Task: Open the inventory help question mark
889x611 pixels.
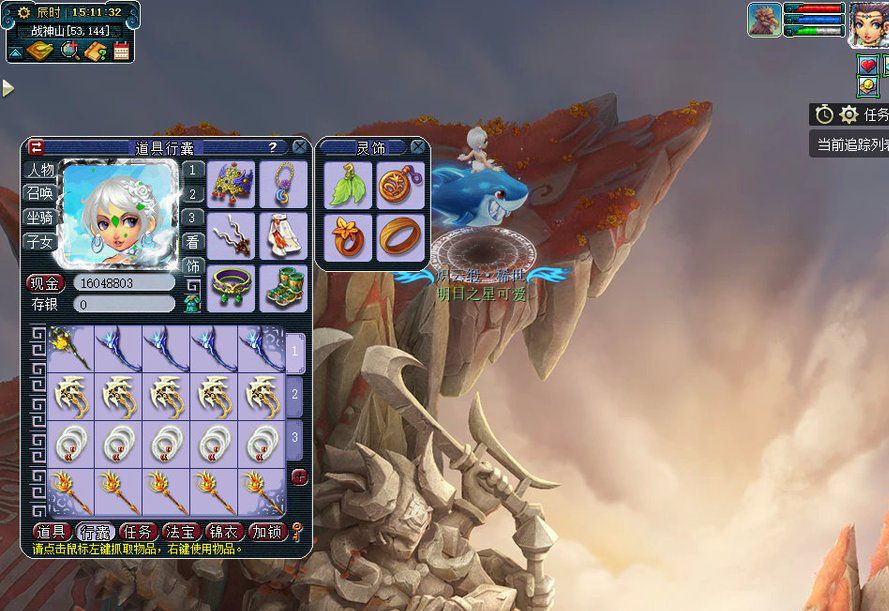Action: (x=271, y=147)
